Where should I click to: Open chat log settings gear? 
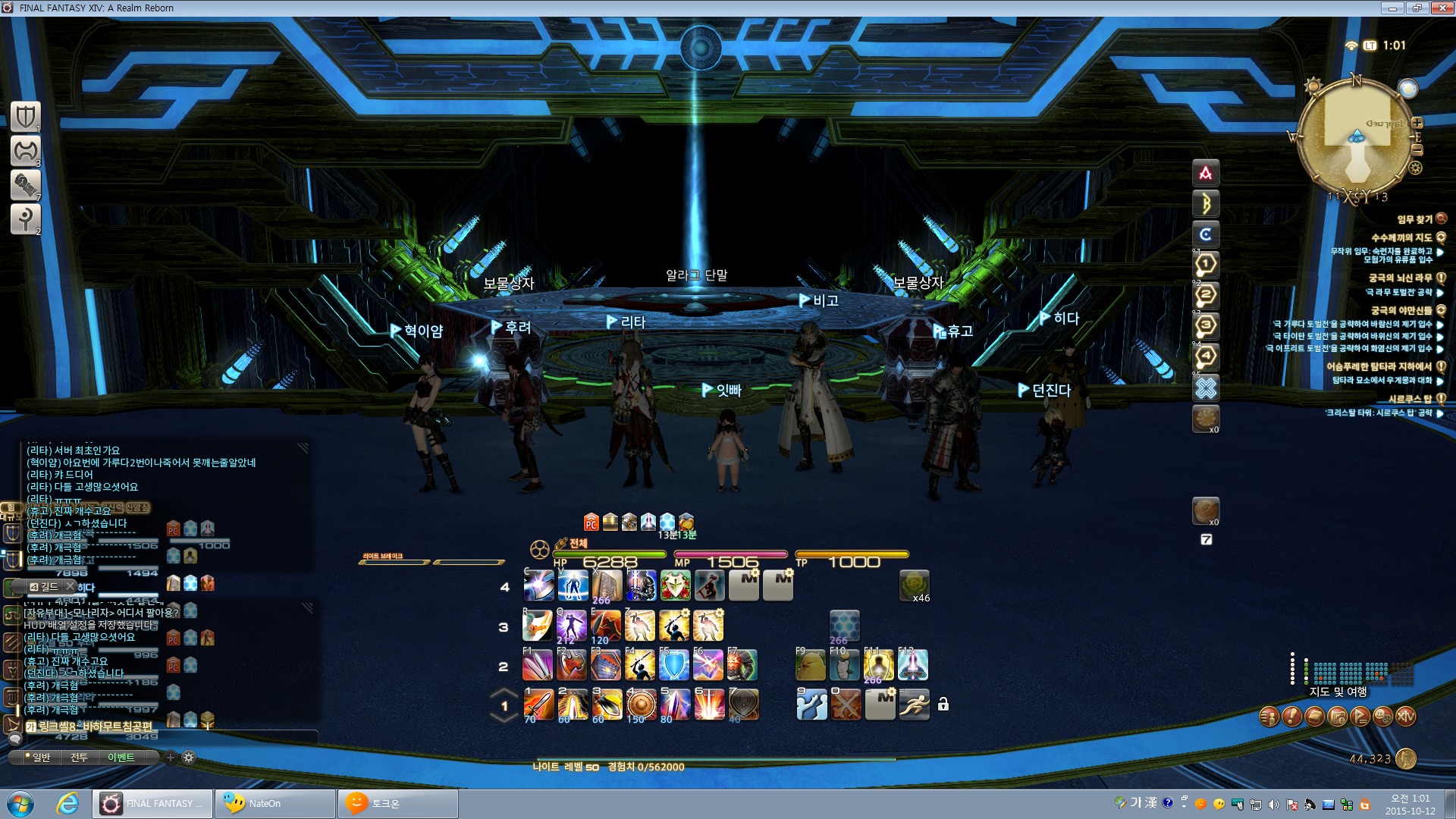189,758
